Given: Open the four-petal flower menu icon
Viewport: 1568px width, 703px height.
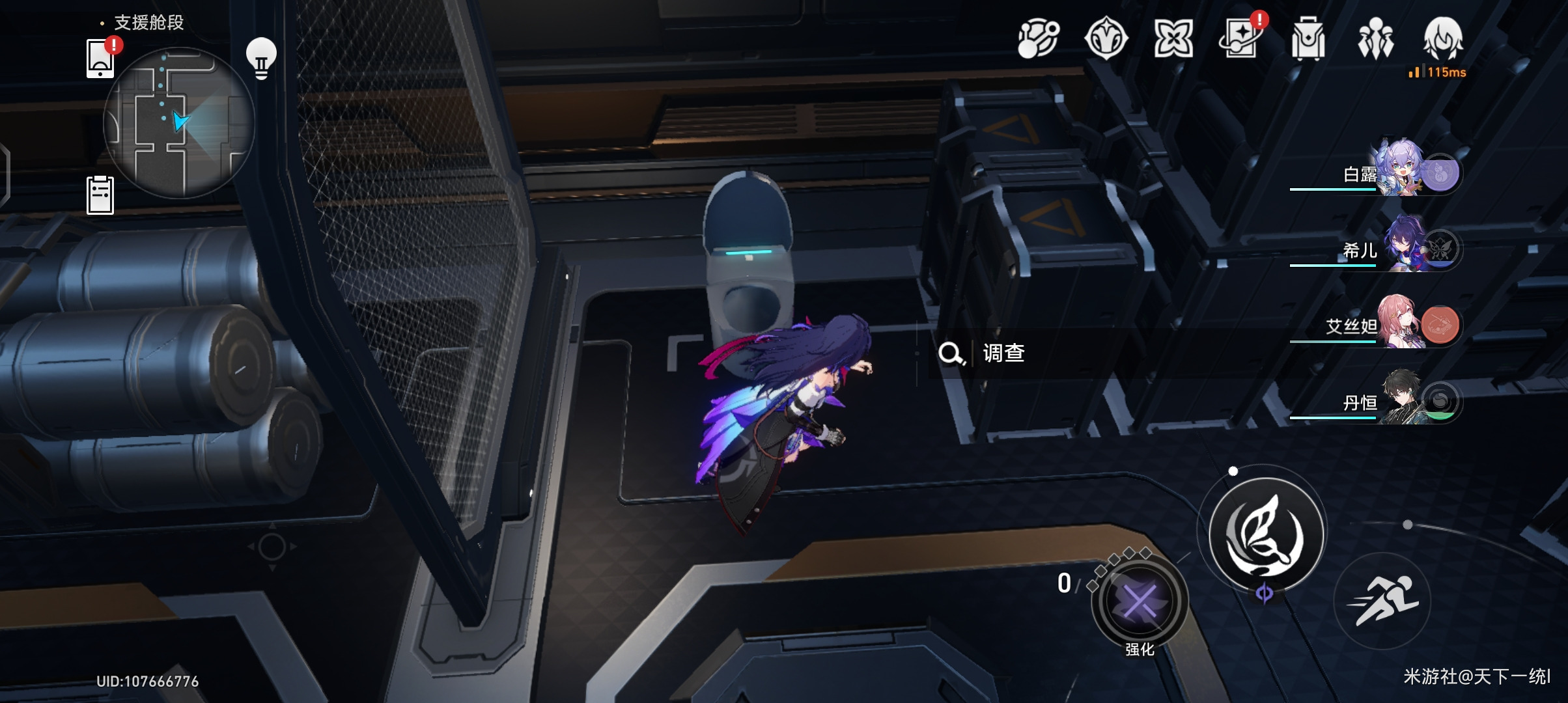Looking at the screenshot, I should (1173, 38).
